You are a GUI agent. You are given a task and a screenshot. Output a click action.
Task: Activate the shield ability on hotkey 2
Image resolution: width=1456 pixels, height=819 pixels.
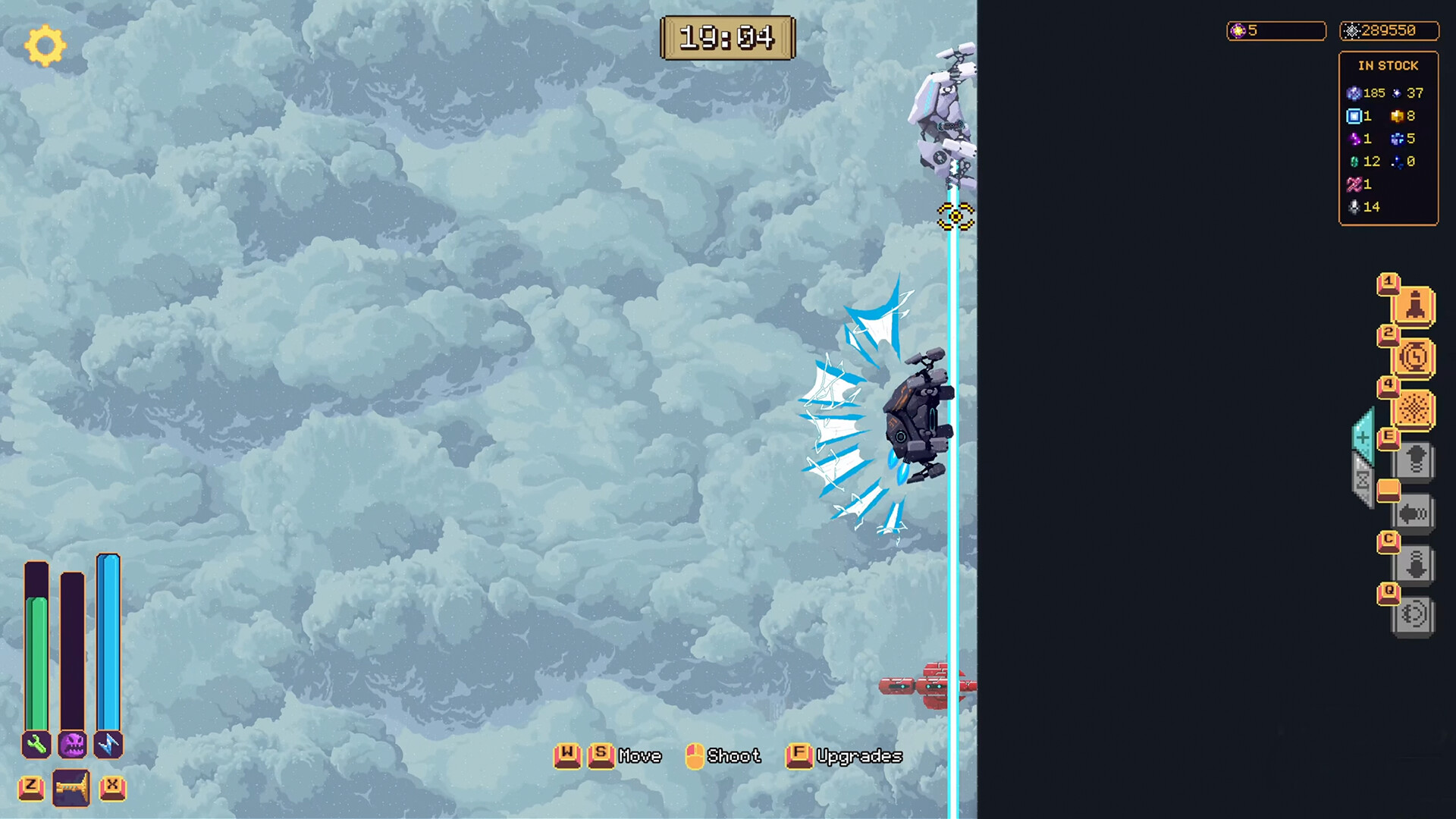coord(1413,355)
